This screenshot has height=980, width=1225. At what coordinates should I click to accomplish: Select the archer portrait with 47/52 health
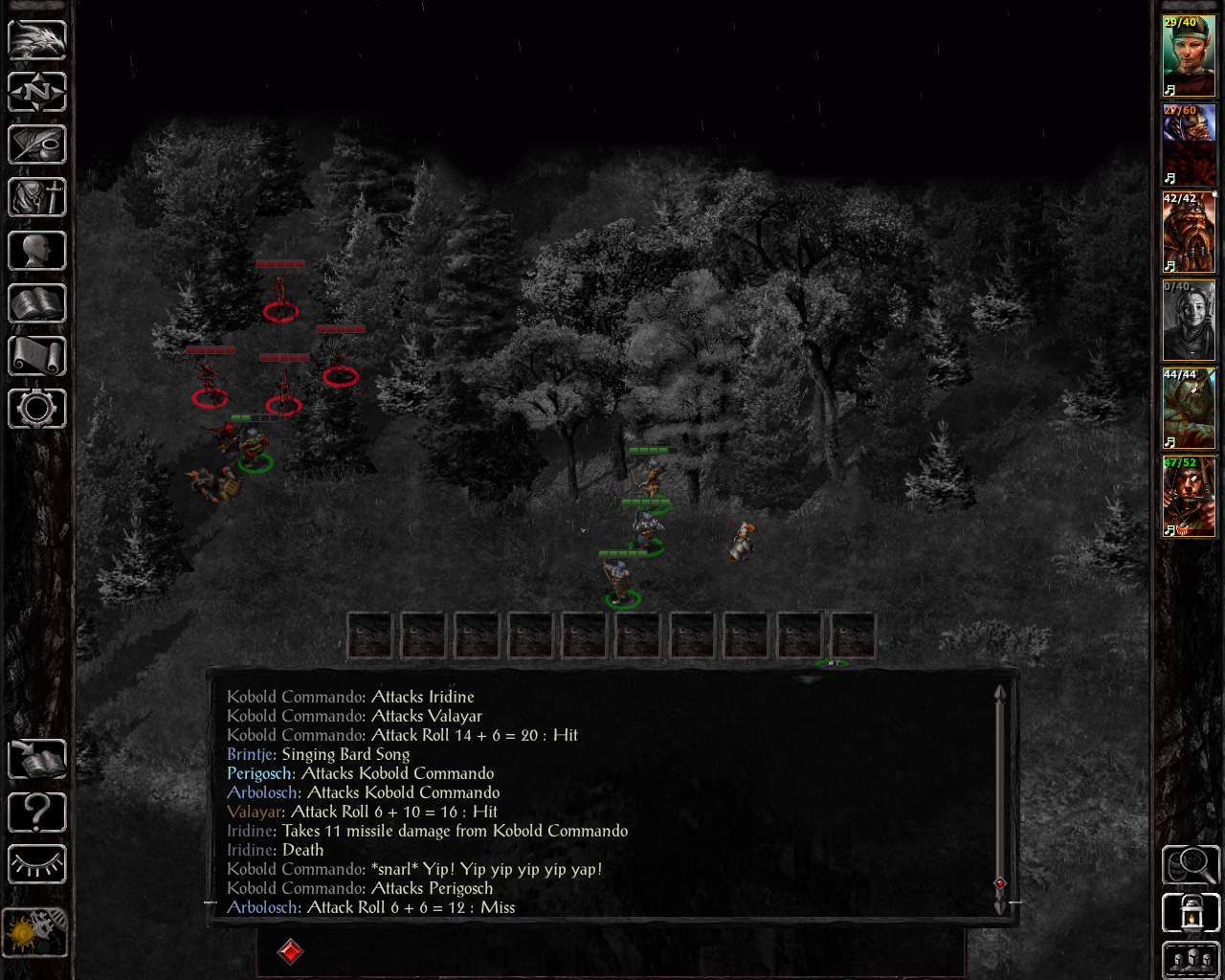1189,497
